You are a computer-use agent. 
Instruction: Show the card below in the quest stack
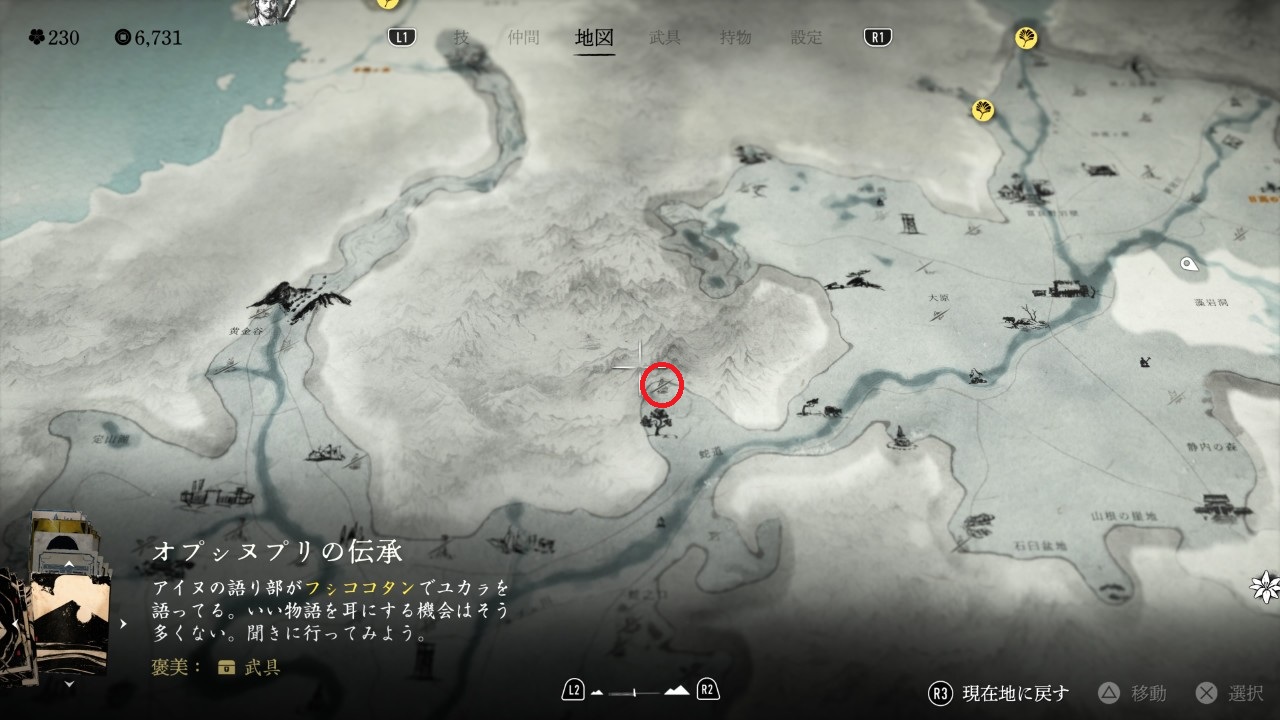click(68, 685)
